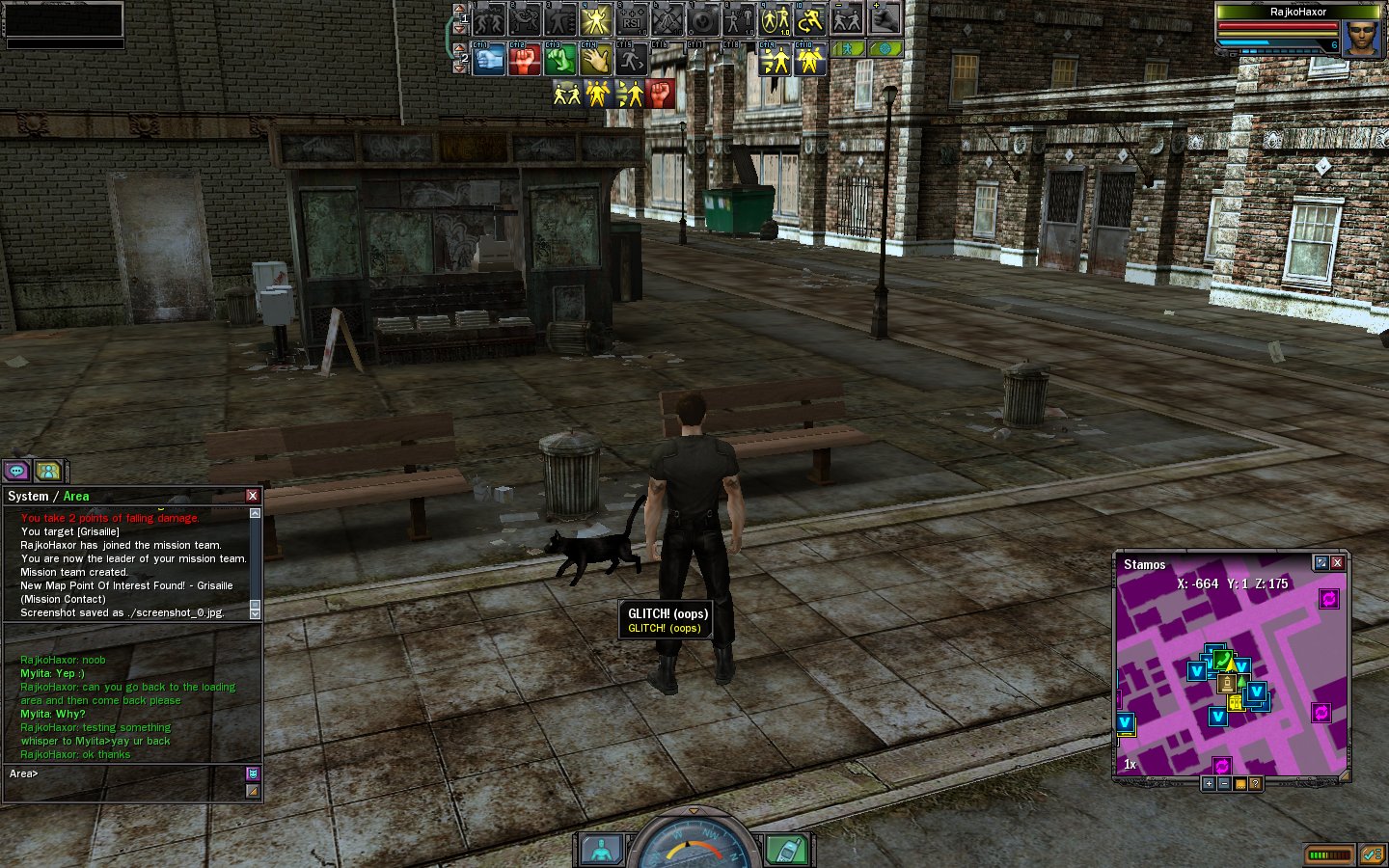Use the tan open hand ability

595,60
